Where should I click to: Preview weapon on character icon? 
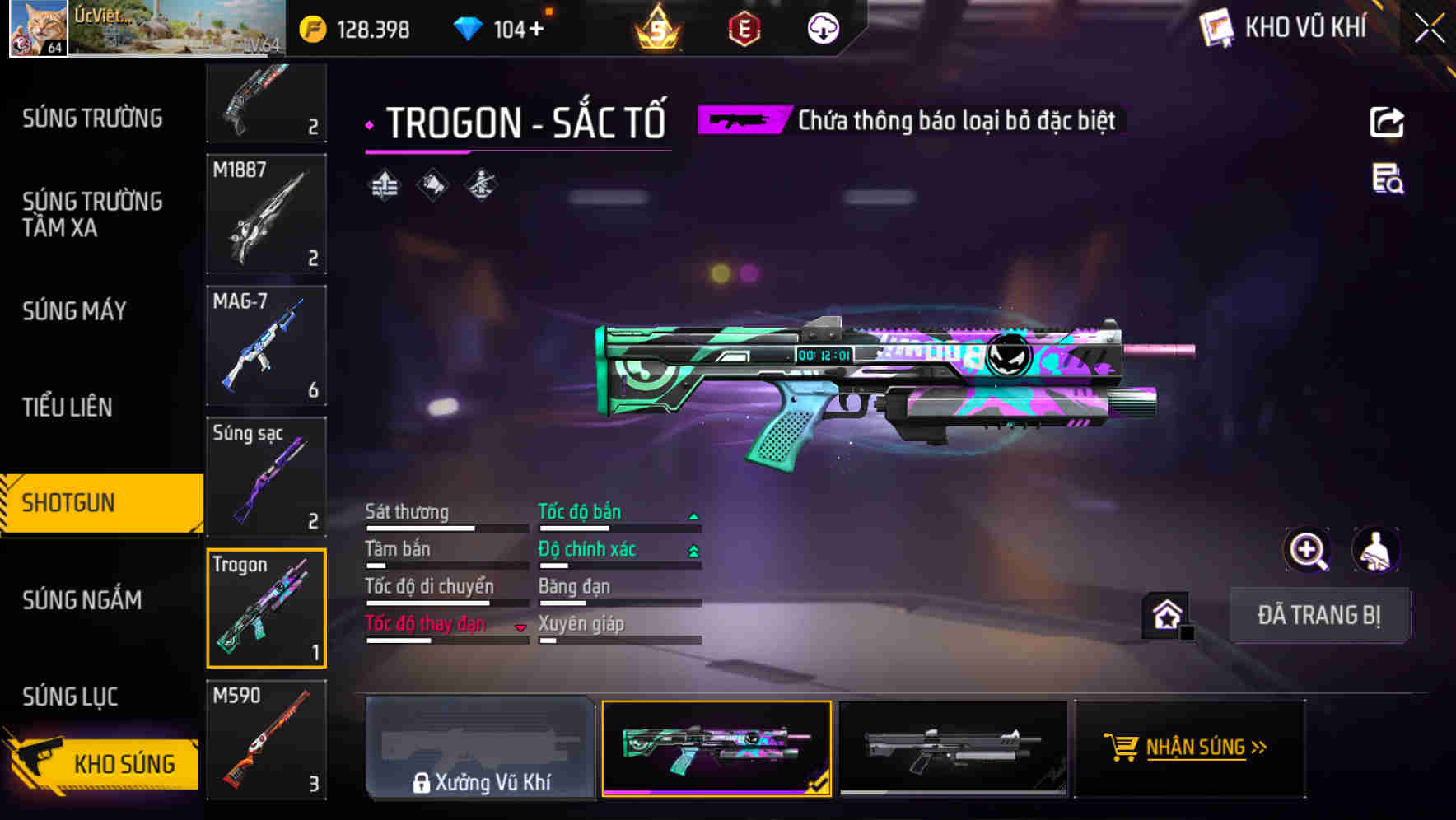[x=1375, y=550]
